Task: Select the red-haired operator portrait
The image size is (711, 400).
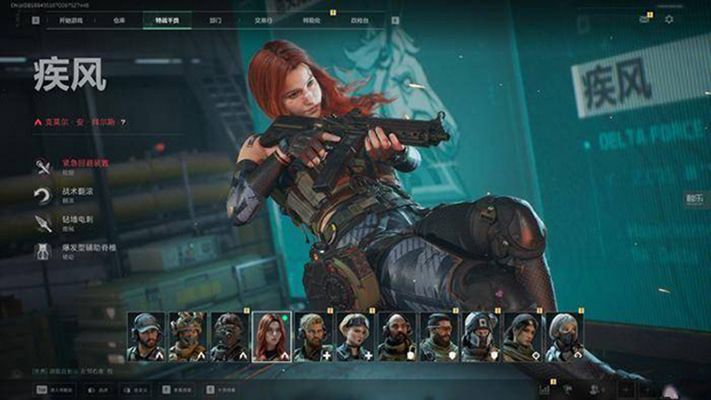Action: tap(271, 335)
